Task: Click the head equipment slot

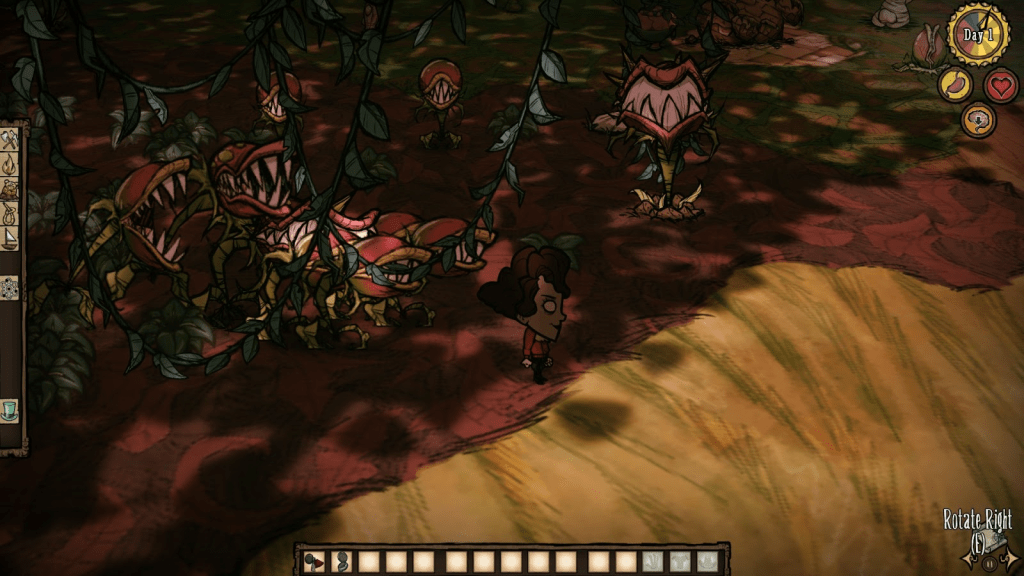Action: [x=707, y=561]
